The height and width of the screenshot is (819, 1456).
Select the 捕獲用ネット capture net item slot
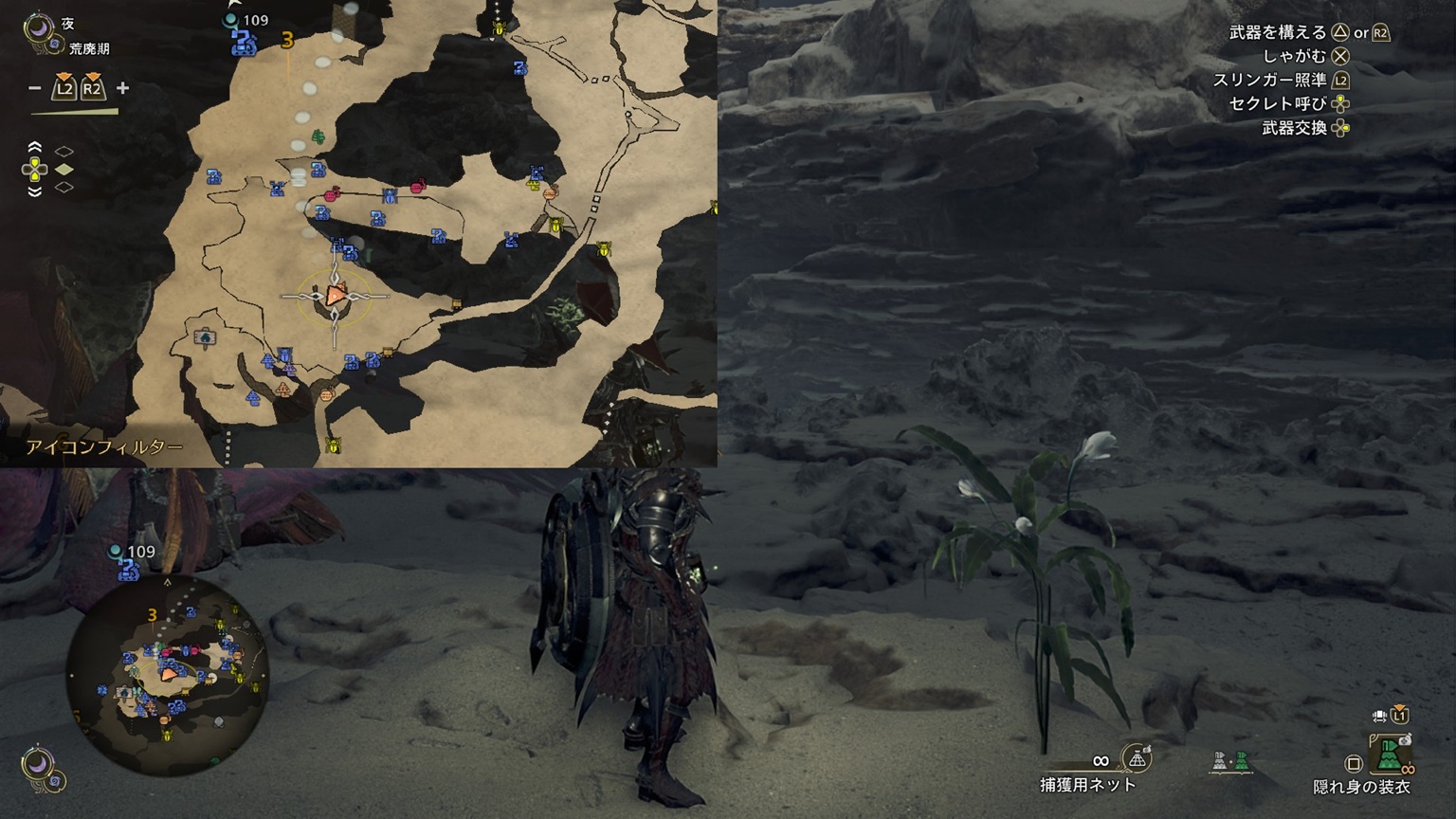pyautogui.click(x=1136, y=758)
